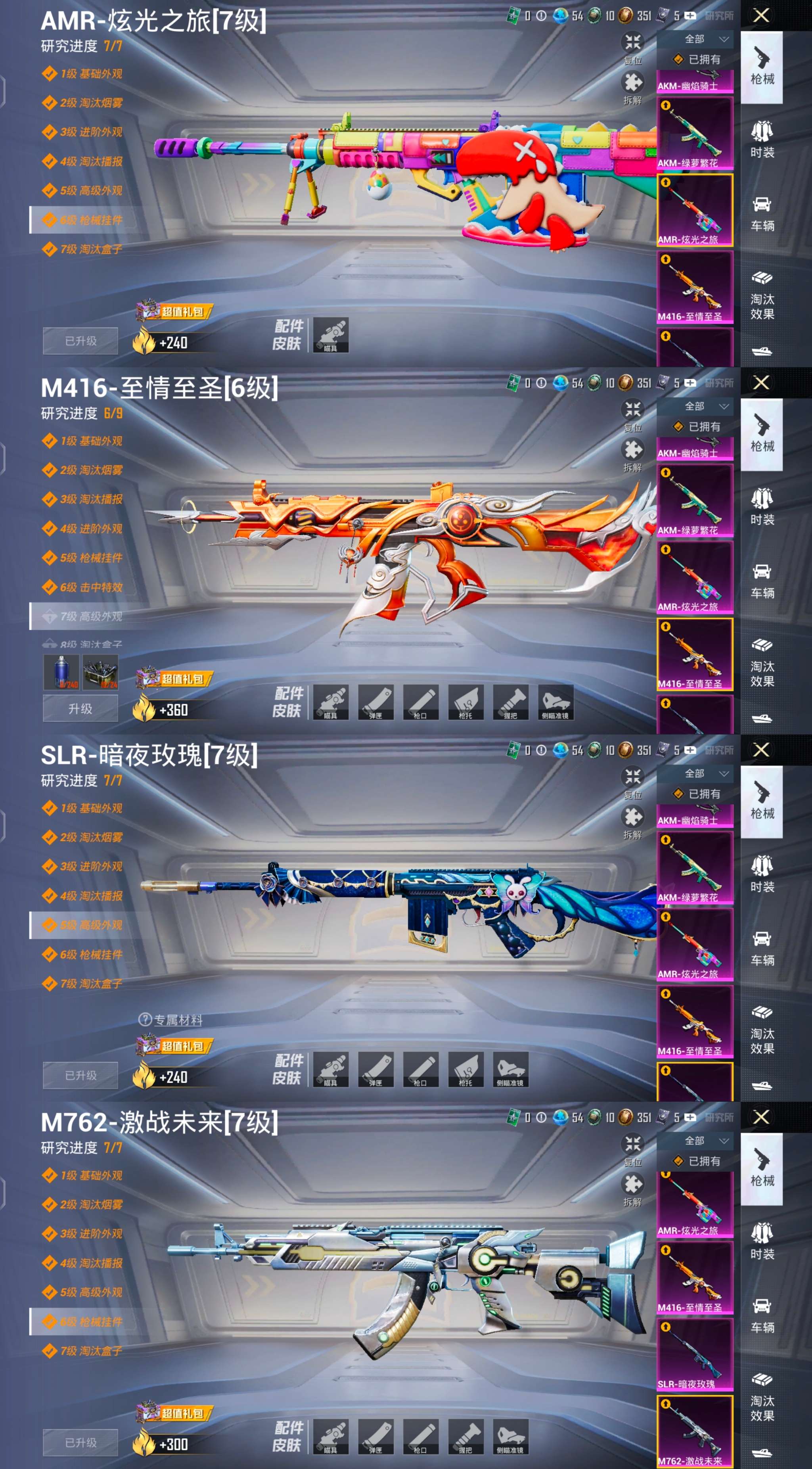Choose the locked 7级 高级外观 level
Viewport: 812px width, 1469px height.
pos(91,616)
